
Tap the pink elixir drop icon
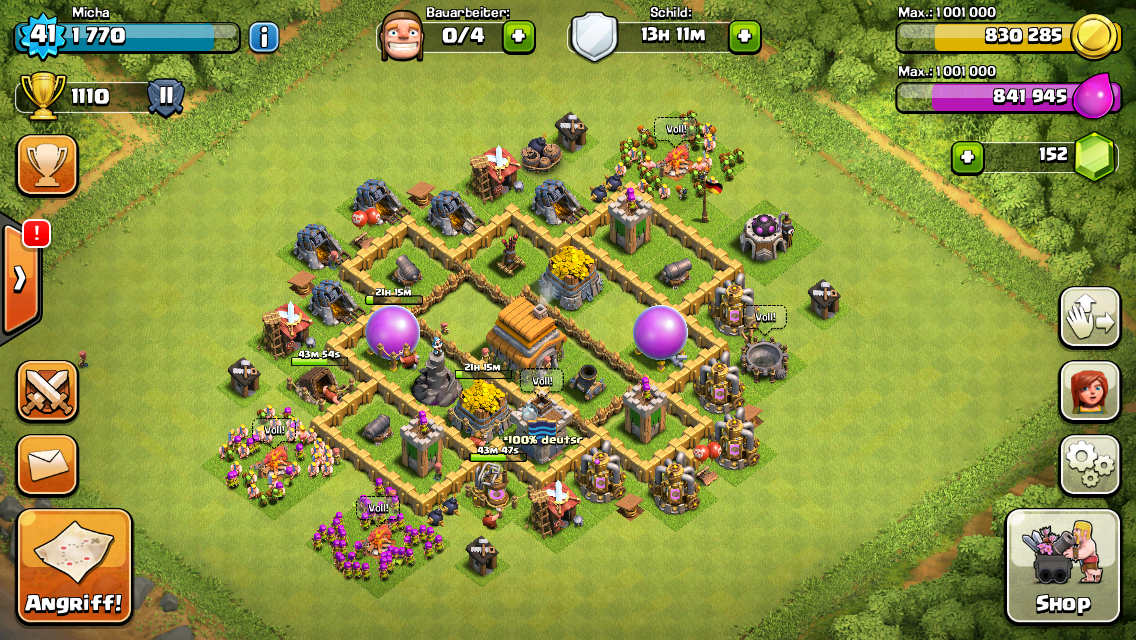point(1092,97)
